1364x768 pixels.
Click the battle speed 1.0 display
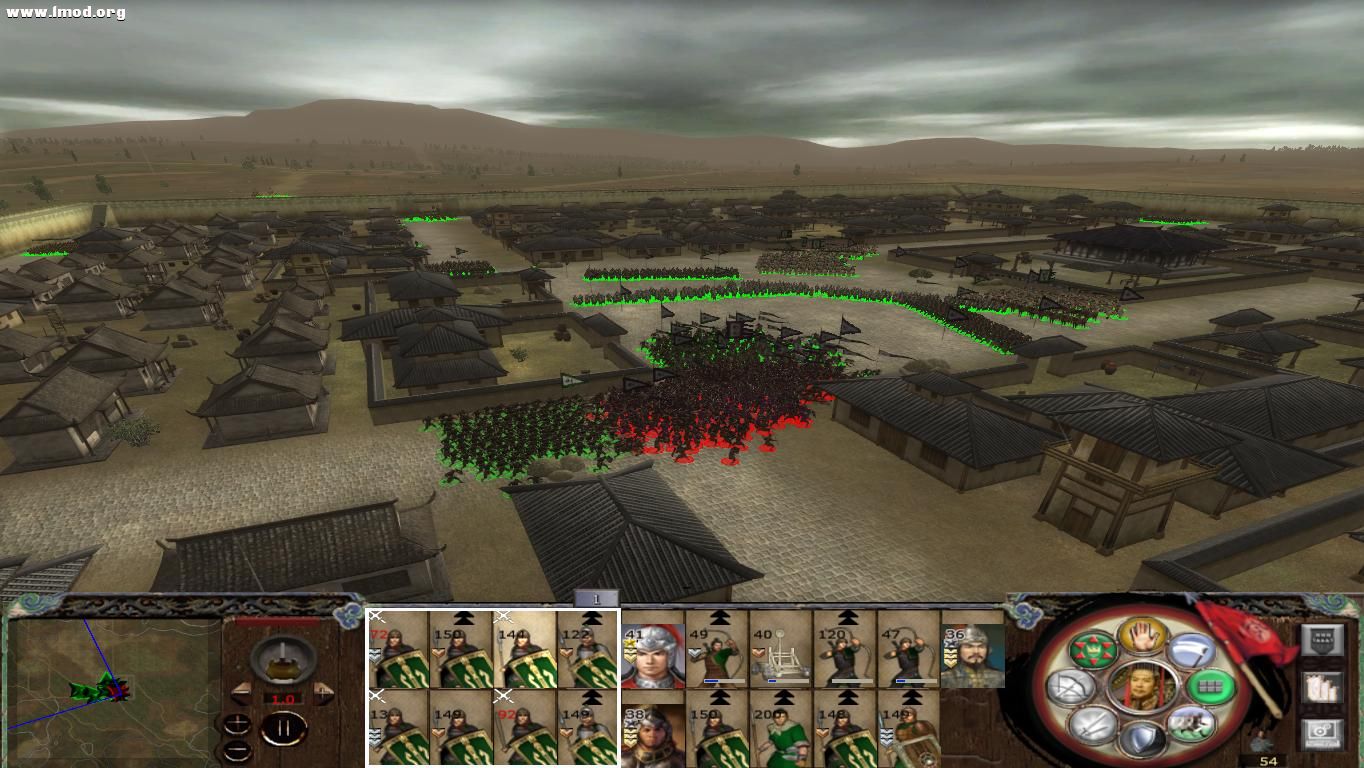click(x=286, y=698)
